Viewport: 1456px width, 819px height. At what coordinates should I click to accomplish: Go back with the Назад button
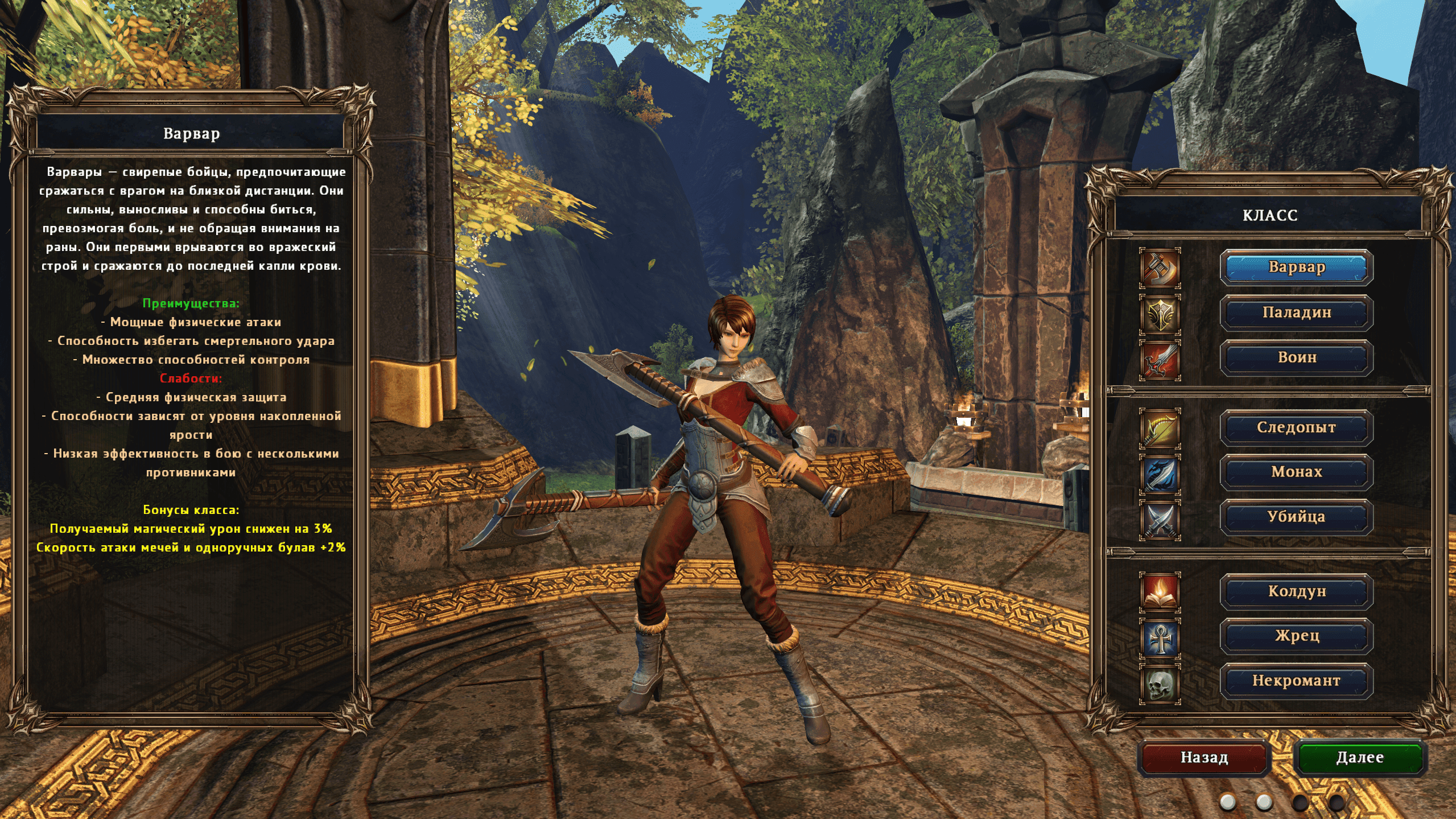(1204, 758)
